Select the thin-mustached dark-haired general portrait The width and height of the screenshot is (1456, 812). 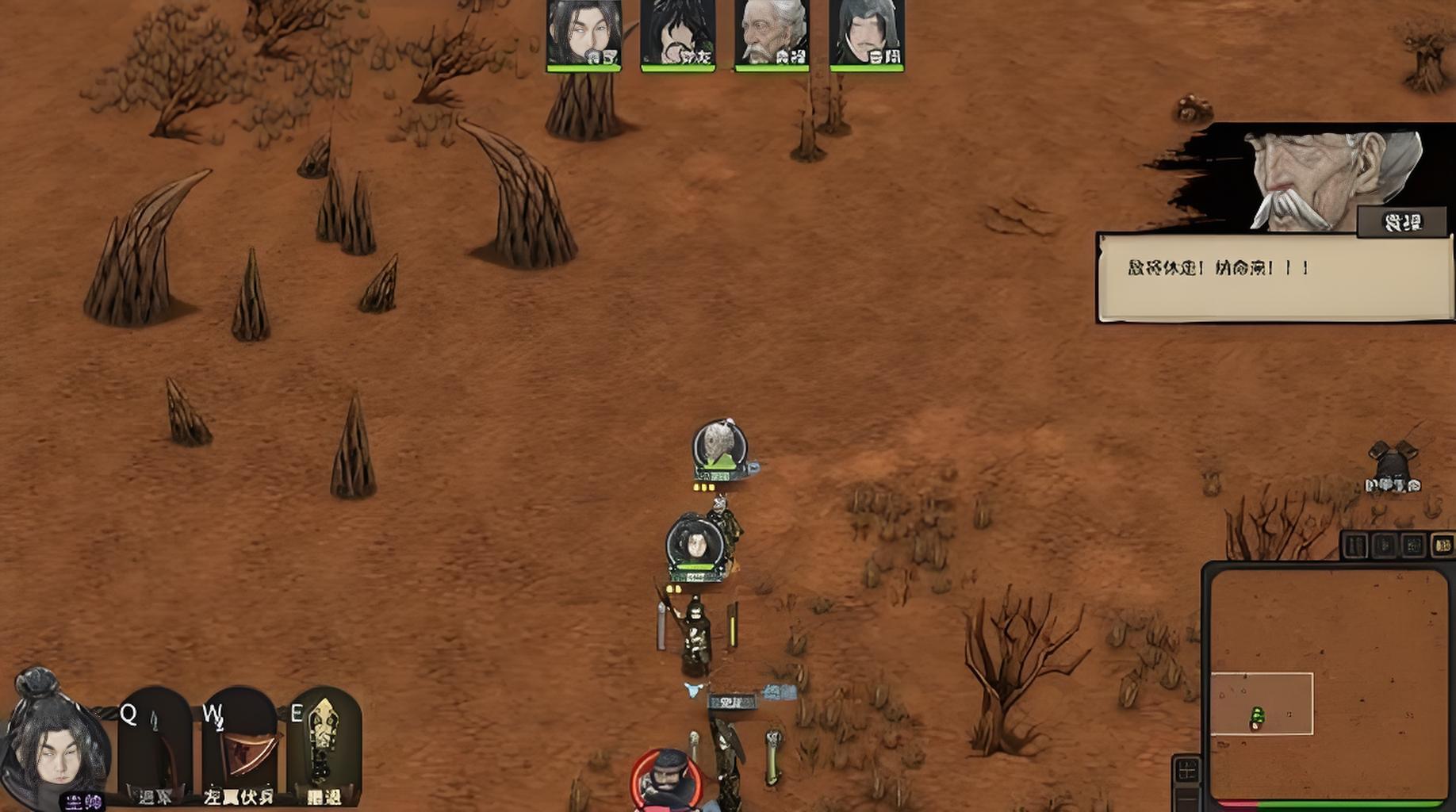(x=866, y=34)
